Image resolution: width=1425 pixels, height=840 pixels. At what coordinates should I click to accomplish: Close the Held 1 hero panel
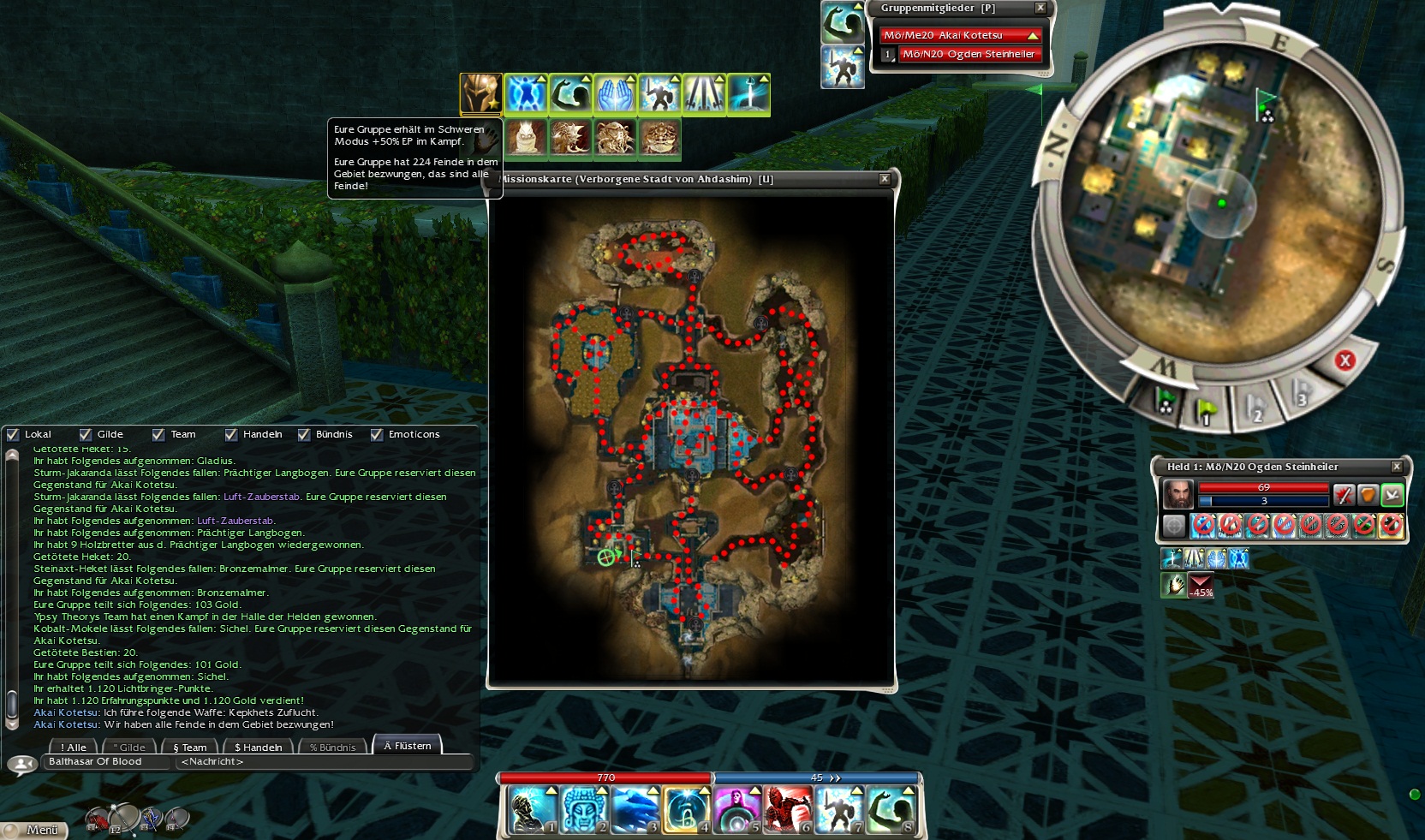[x=1397, y=467]
